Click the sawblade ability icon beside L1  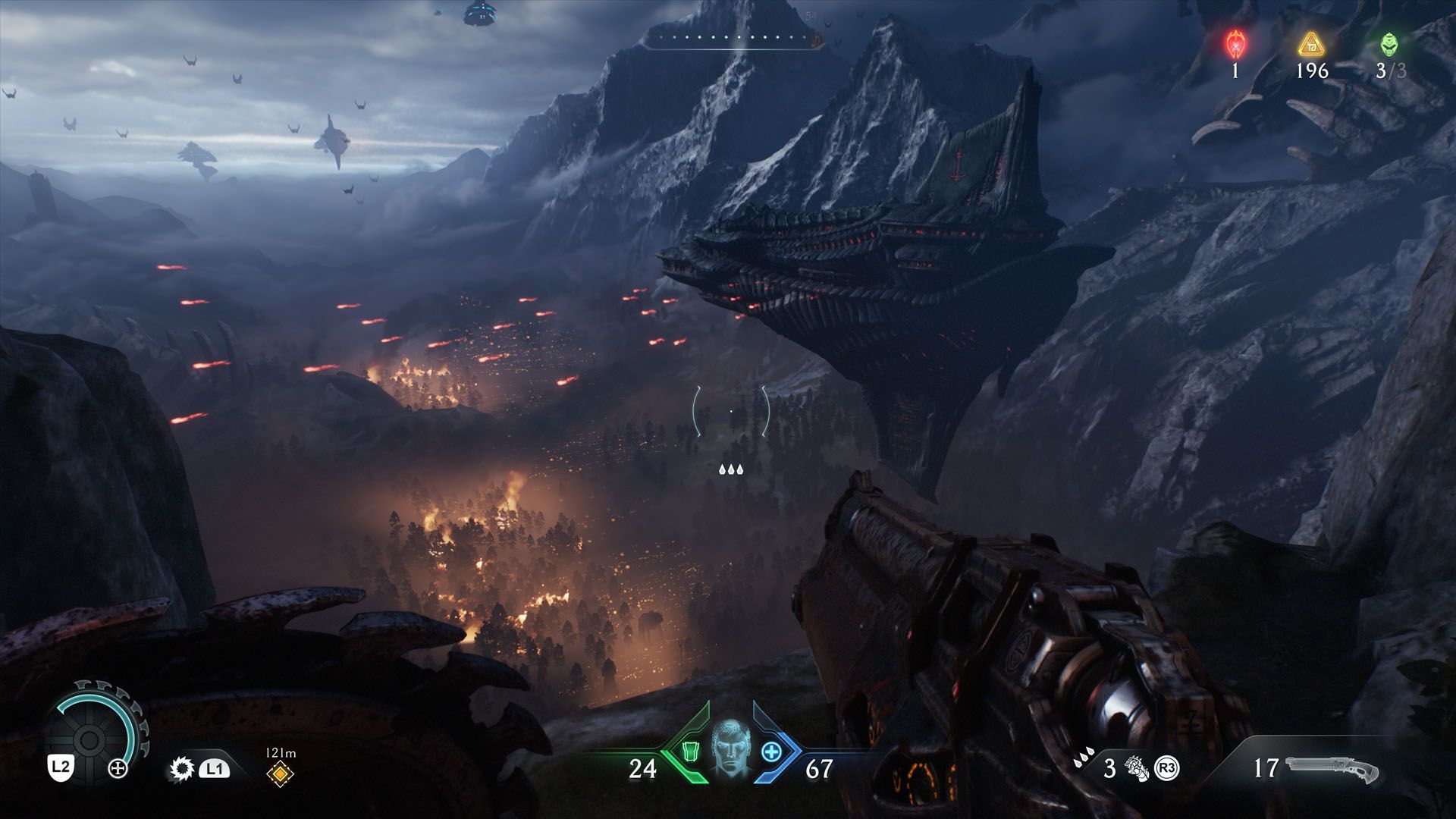(x=182, y=768)
